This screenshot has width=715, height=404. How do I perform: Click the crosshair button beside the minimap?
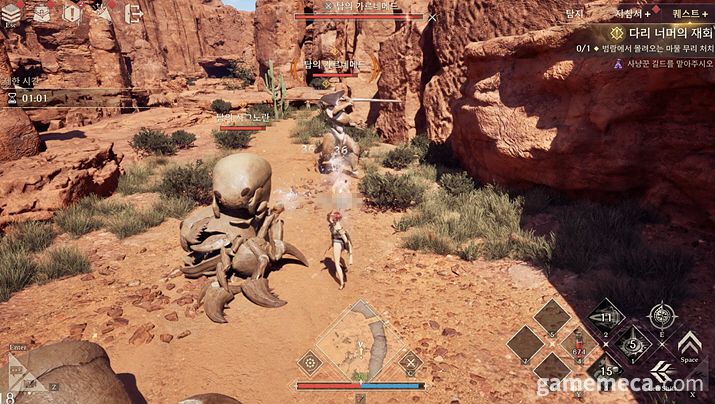(310, 362)
